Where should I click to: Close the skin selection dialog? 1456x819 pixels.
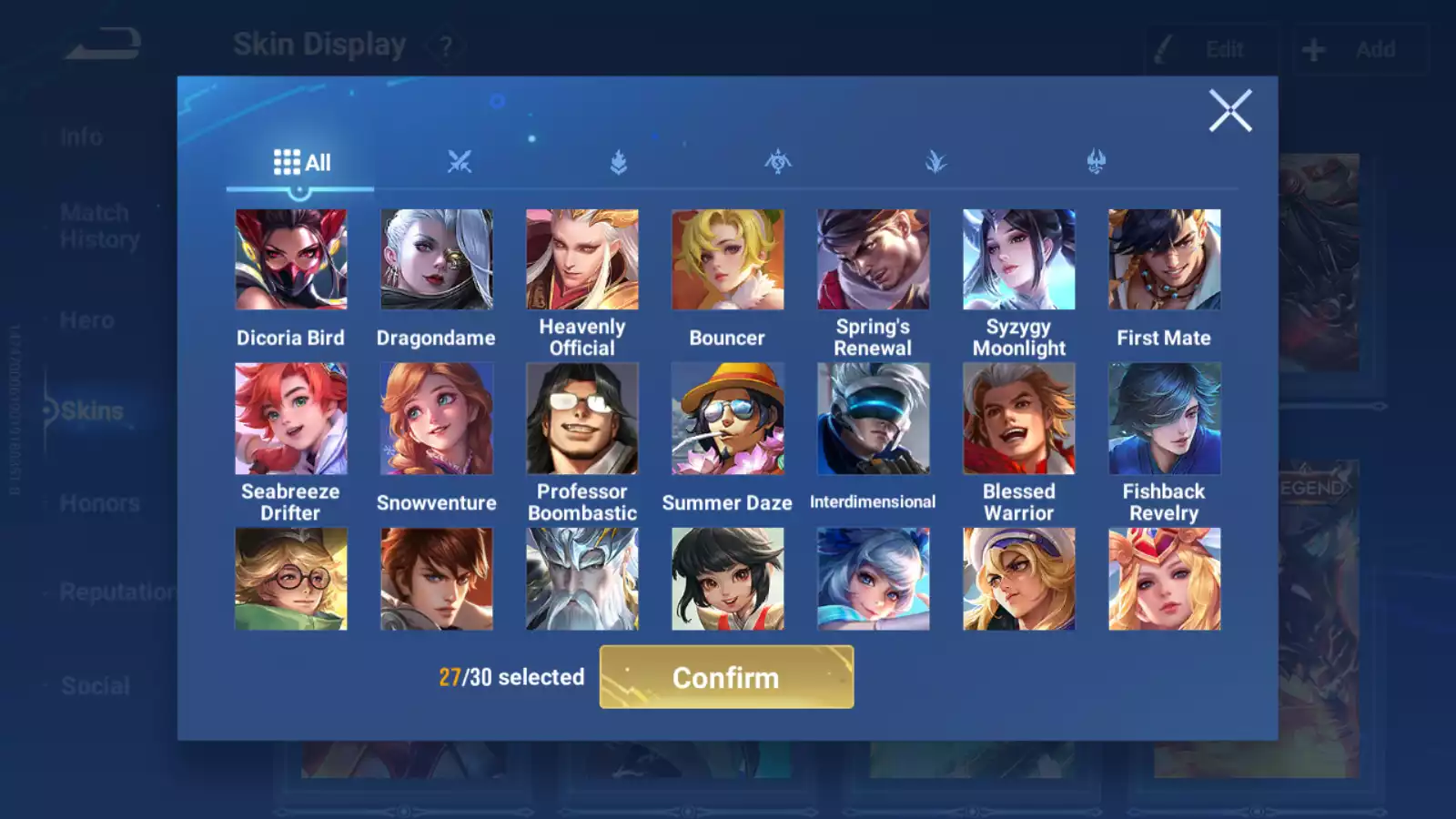(1230, 111)
